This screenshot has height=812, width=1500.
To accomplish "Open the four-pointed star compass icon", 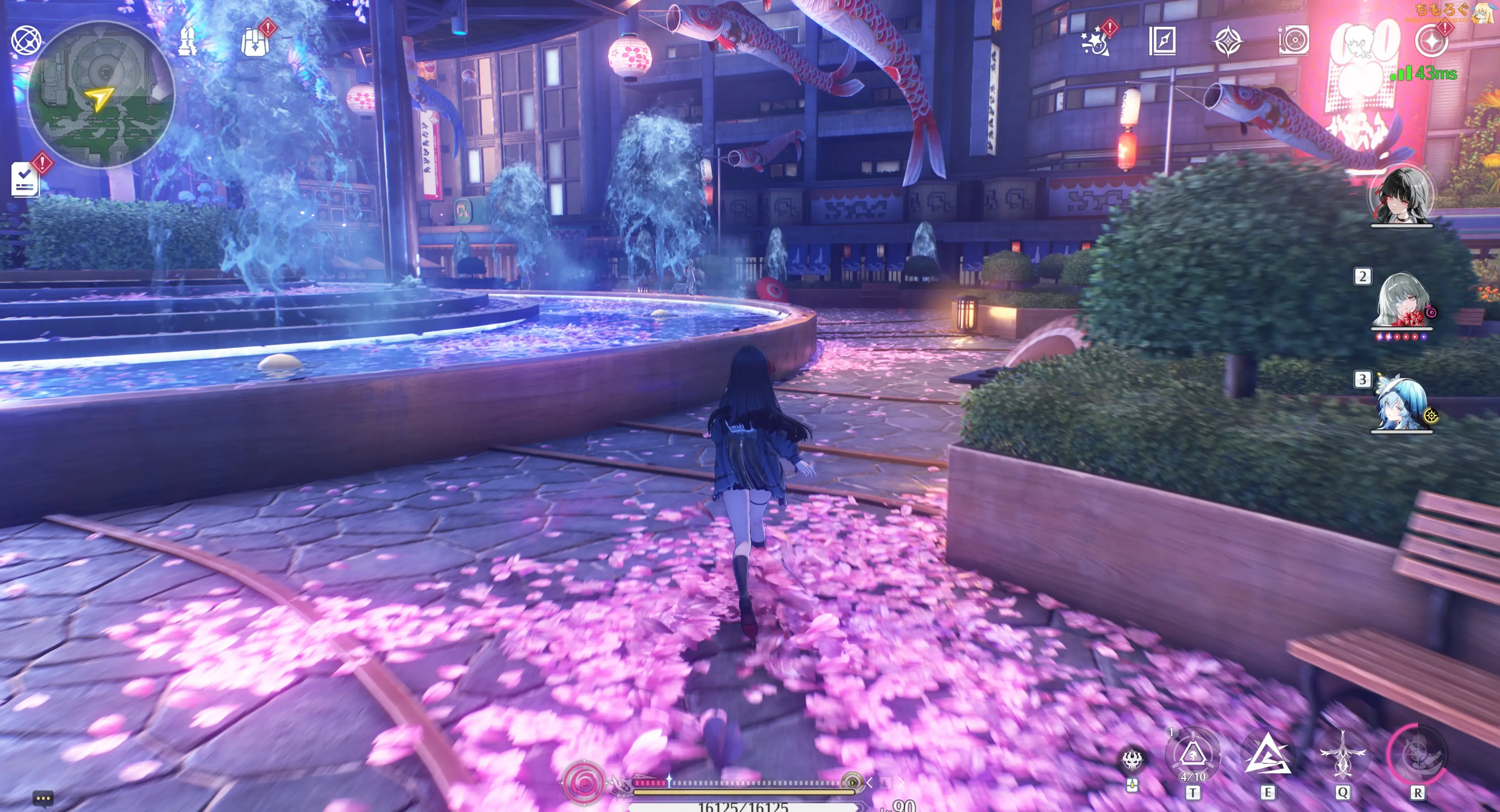I will (1228, 41).
